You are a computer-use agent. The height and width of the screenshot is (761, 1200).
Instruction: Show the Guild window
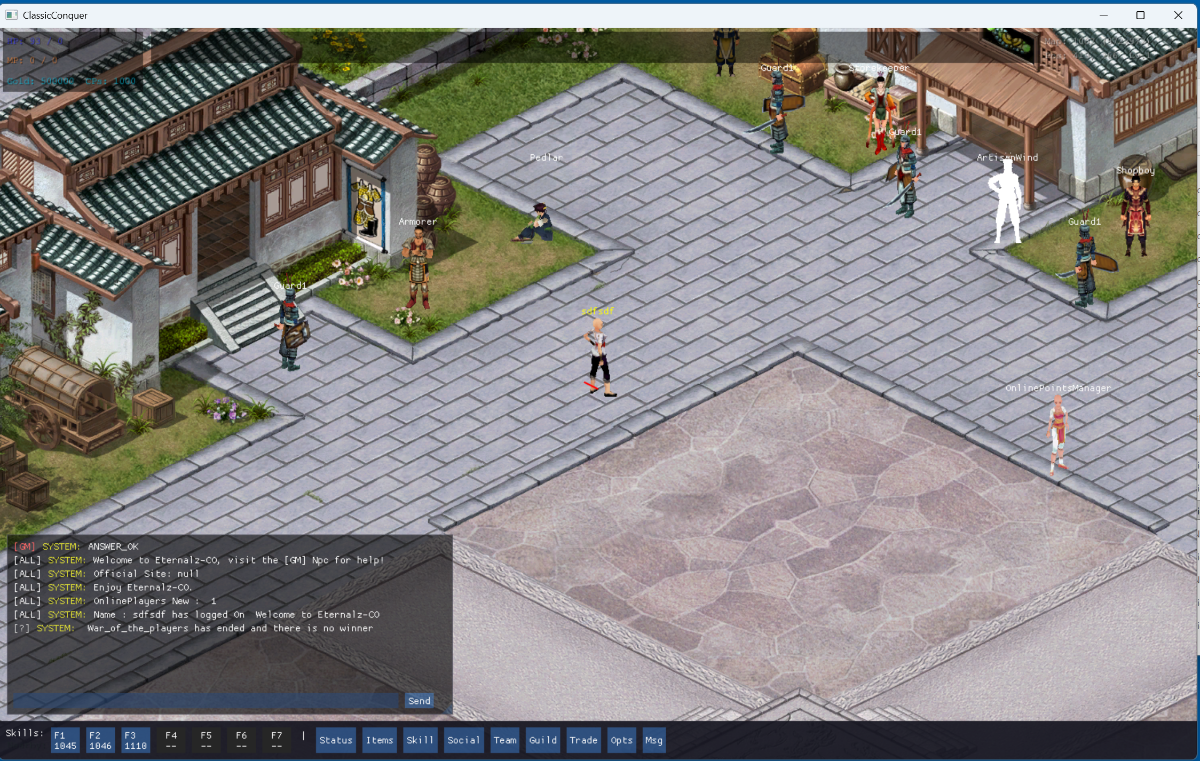[543, 740]
